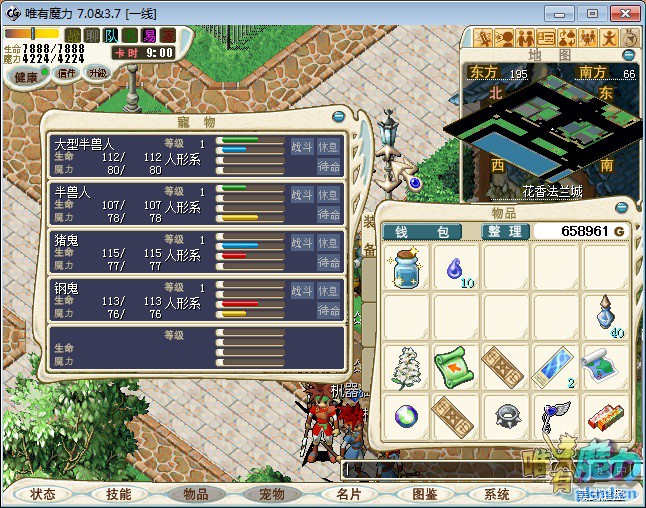
Task: Select the glass jar item slot
Action: 408,269
